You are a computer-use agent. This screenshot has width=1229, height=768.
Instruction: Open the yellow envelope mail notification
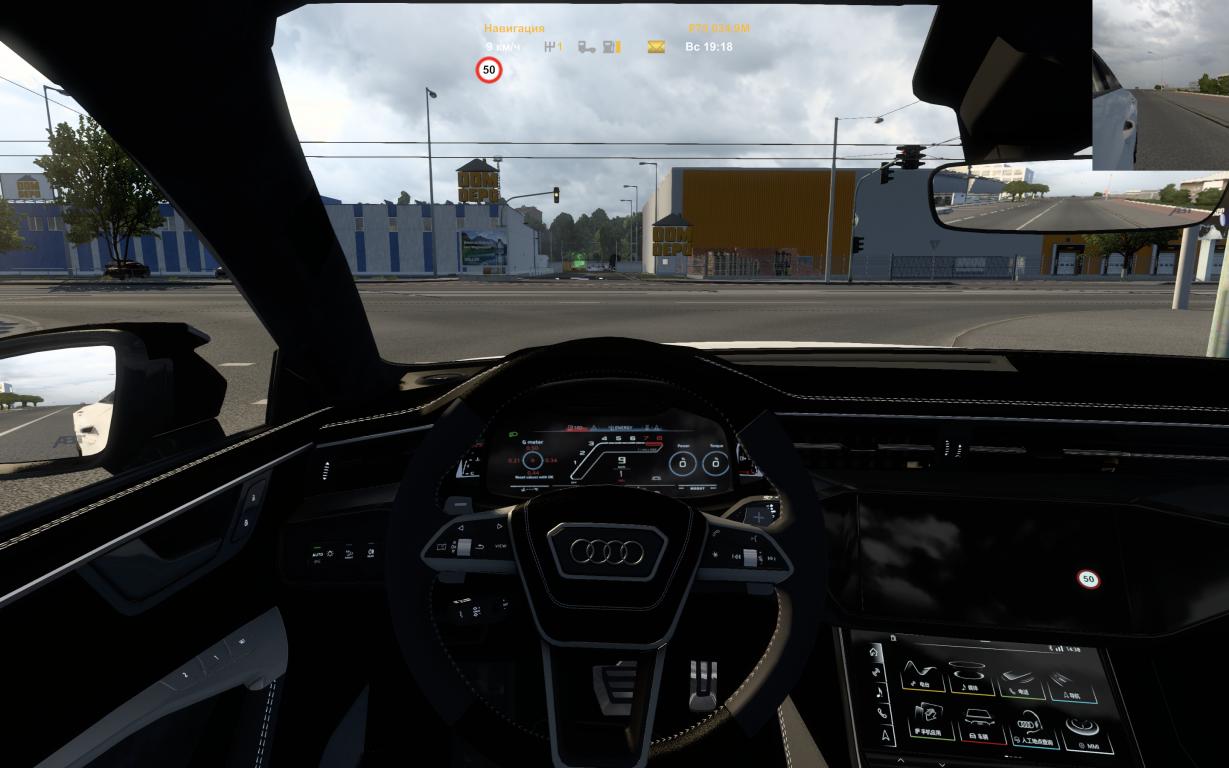[656, 47]
